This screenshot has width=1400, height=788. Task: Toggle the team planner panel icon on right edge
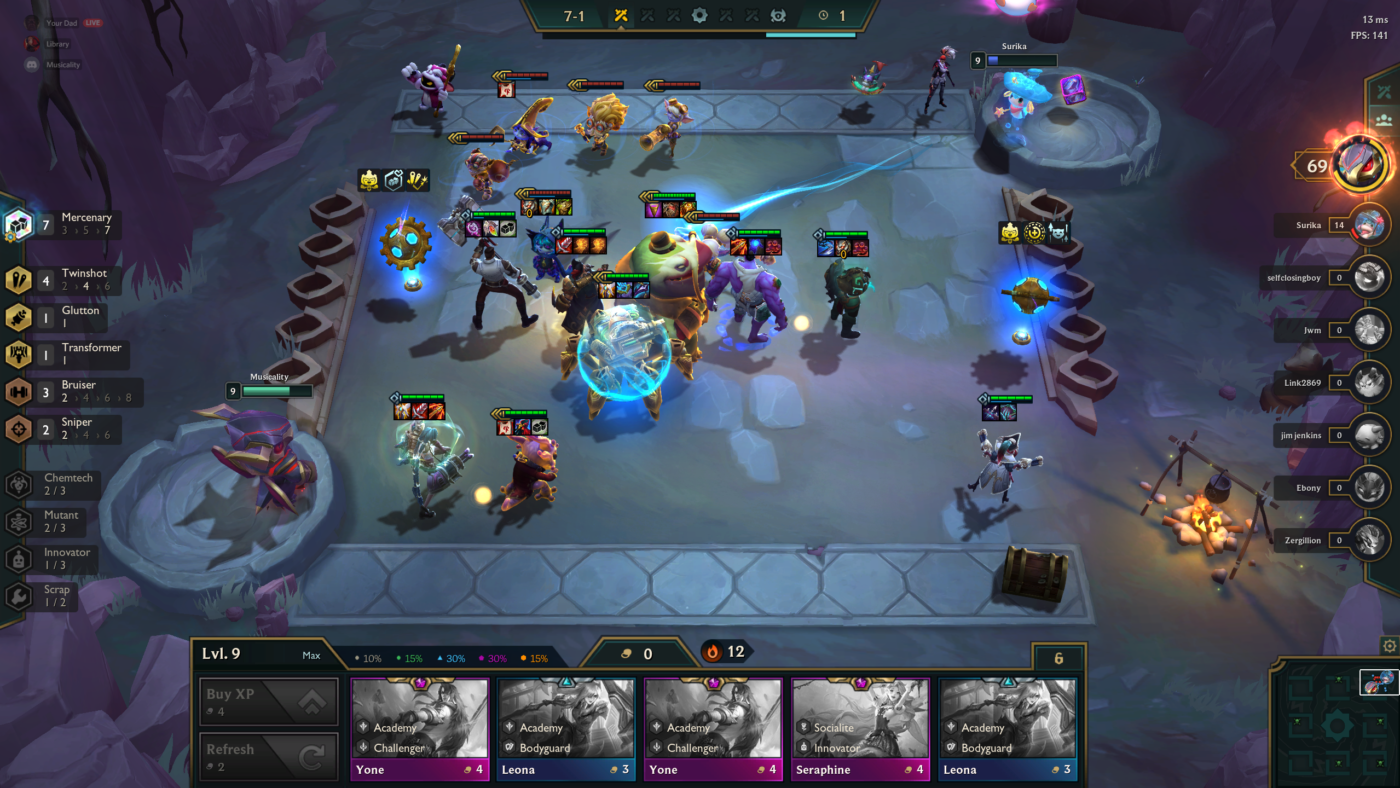[x=1384, y=120]
